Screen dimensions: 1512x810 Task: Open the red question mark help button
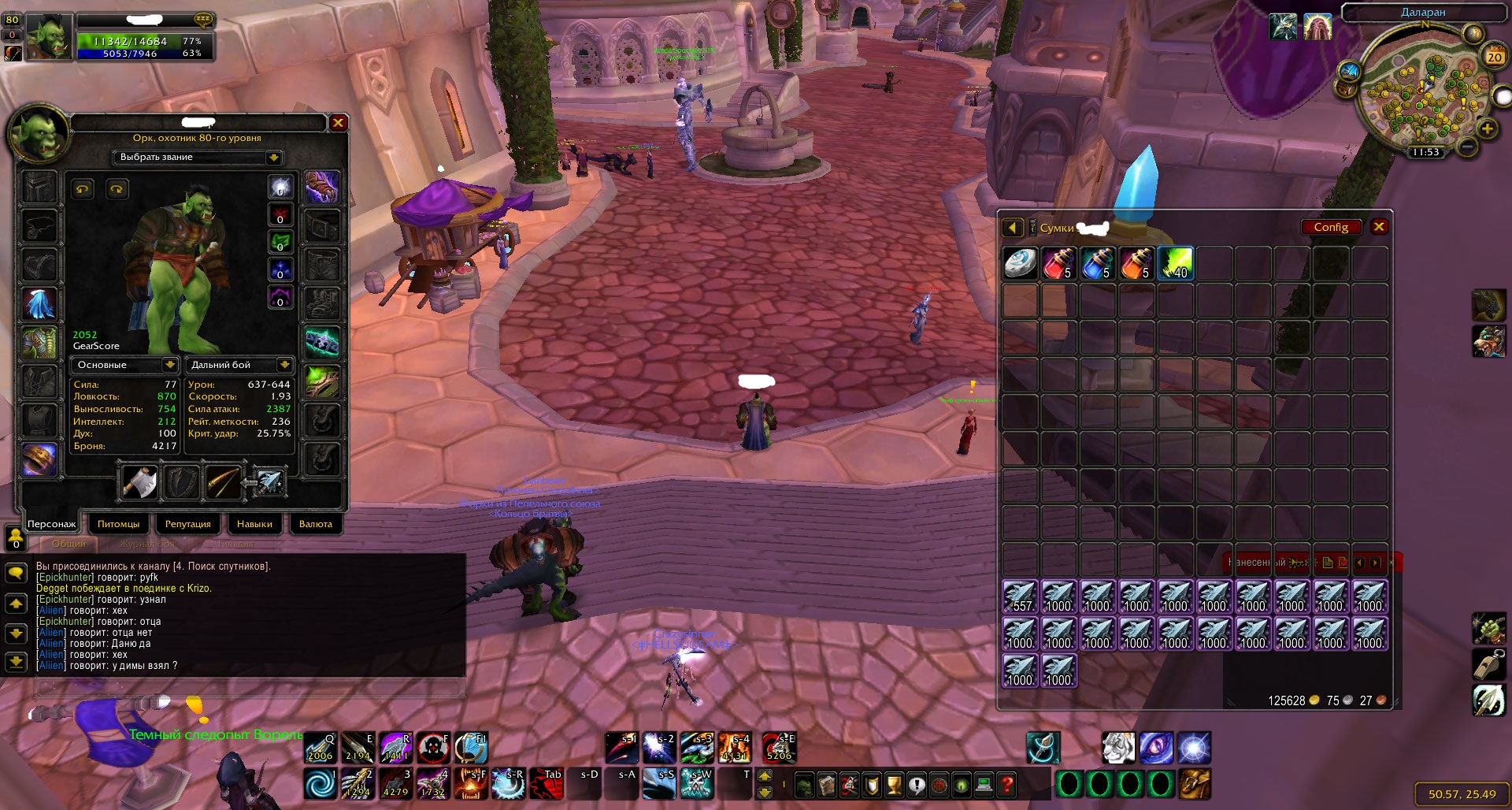click(x=1006, y=785)
